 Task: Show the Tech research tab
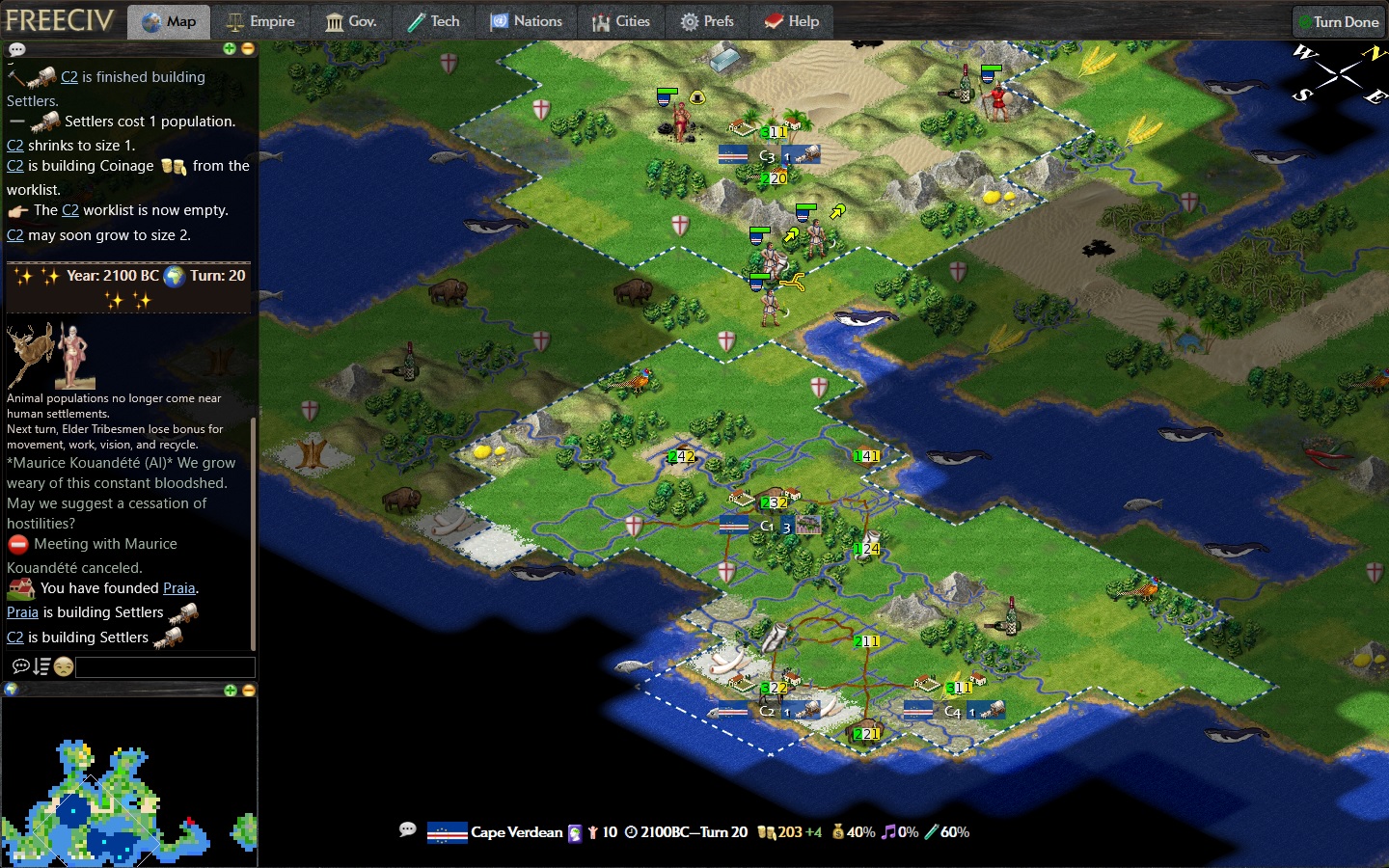point(433,21)
